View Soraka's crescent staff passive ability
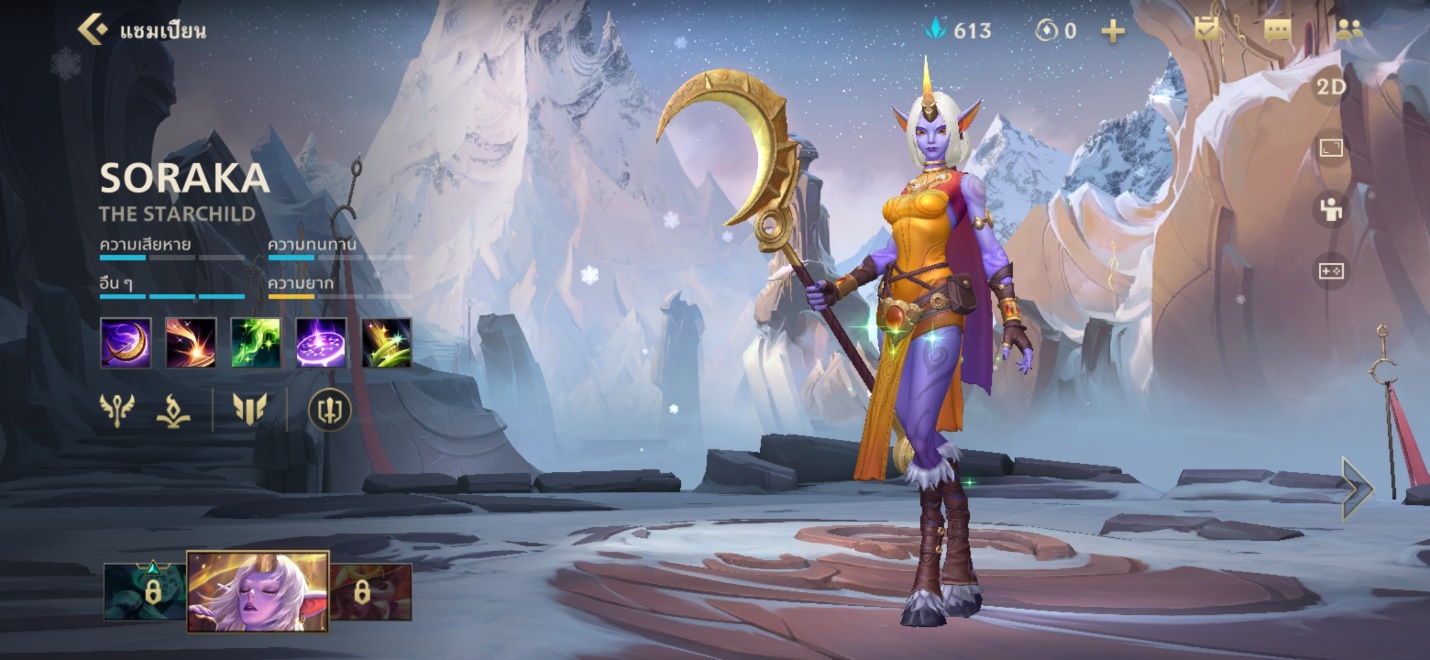Screen dimensions: 1430x660 [126, 343]
